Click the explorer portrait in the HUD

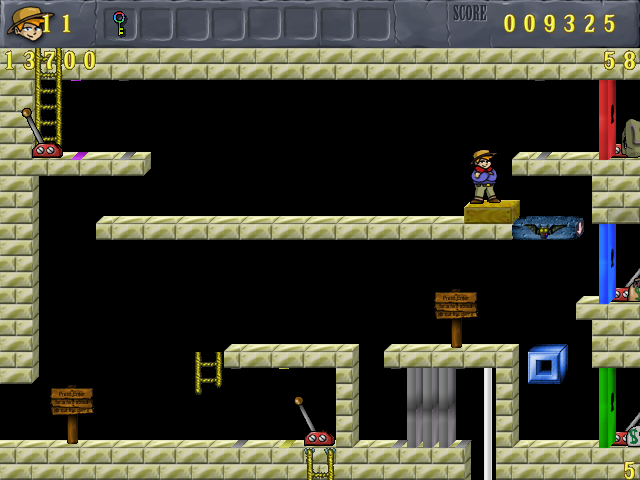(x=24, y=22)
